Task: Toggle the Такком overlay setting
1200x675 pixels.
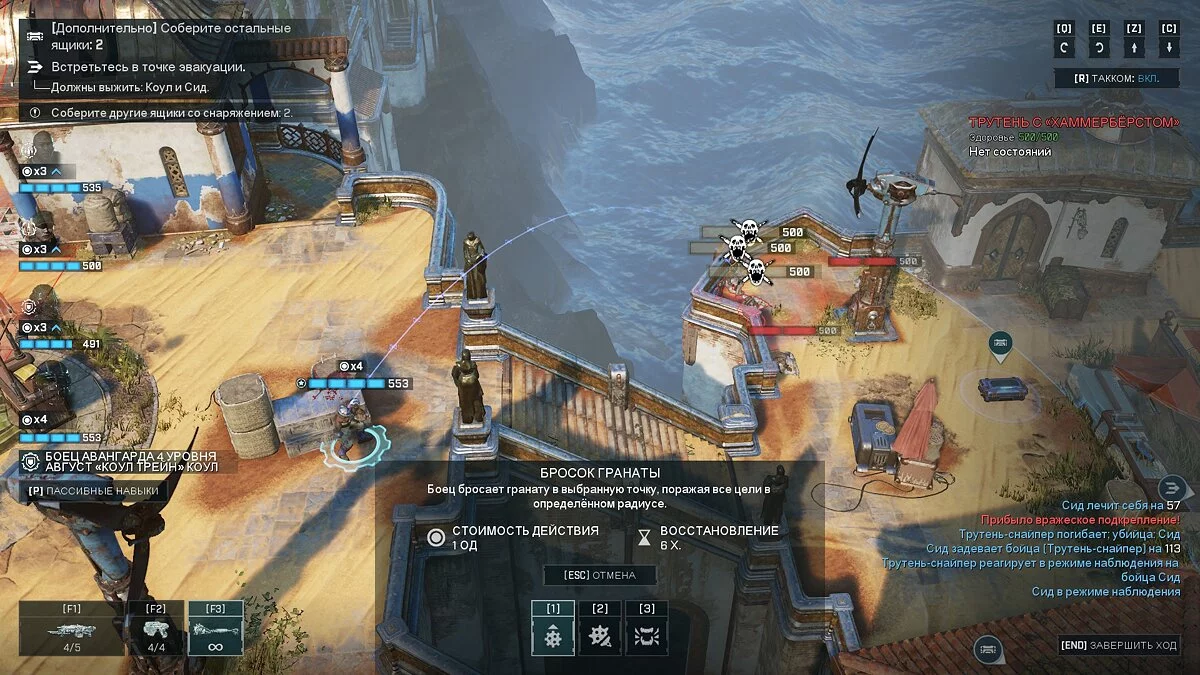Action: 1117,77
